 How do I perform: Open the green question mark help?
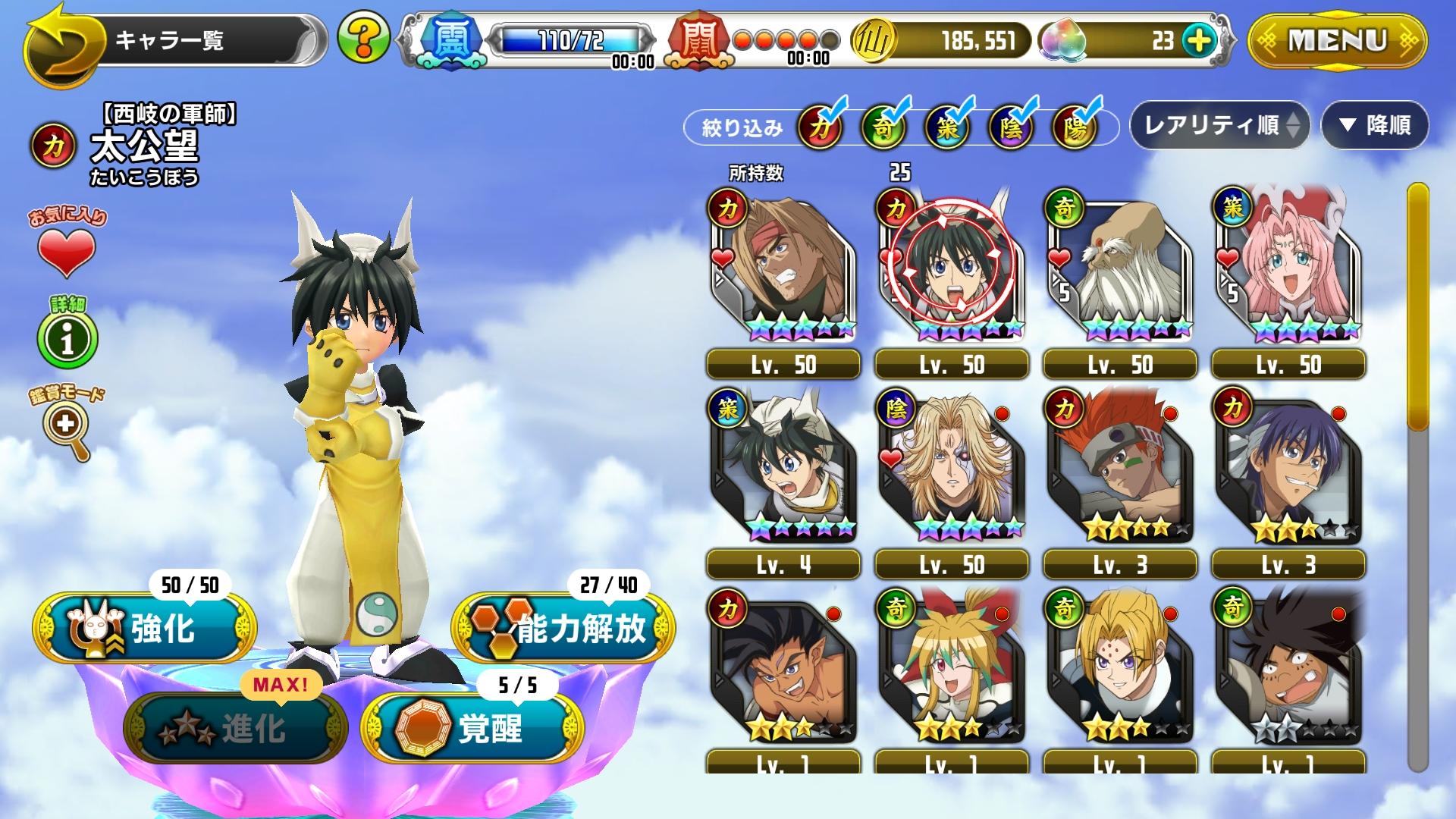(x=363, y=38)
